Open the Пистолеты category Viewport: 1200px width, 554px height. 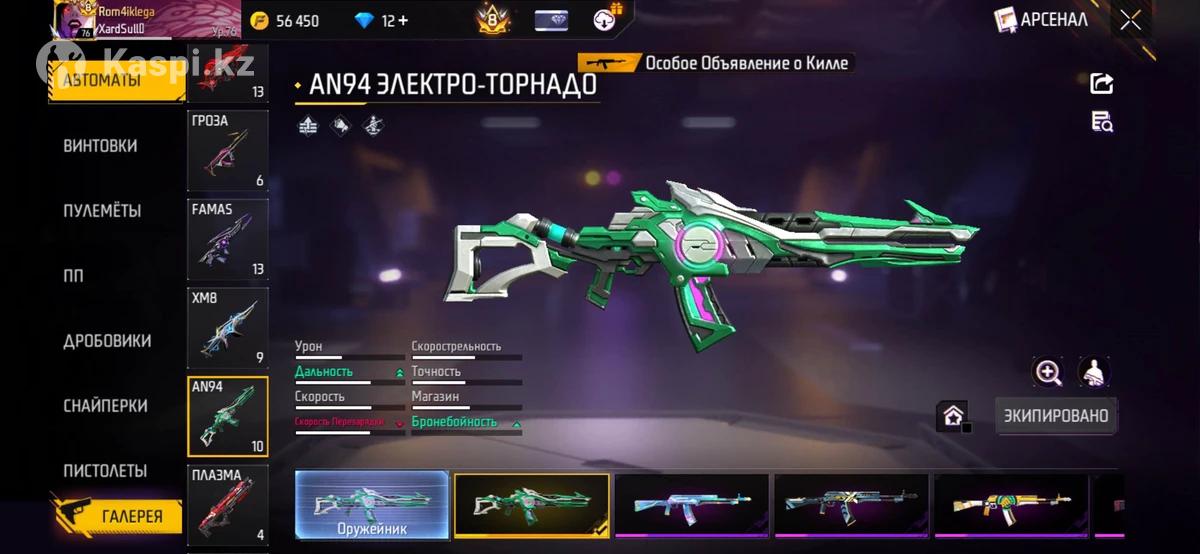(105, 471)
